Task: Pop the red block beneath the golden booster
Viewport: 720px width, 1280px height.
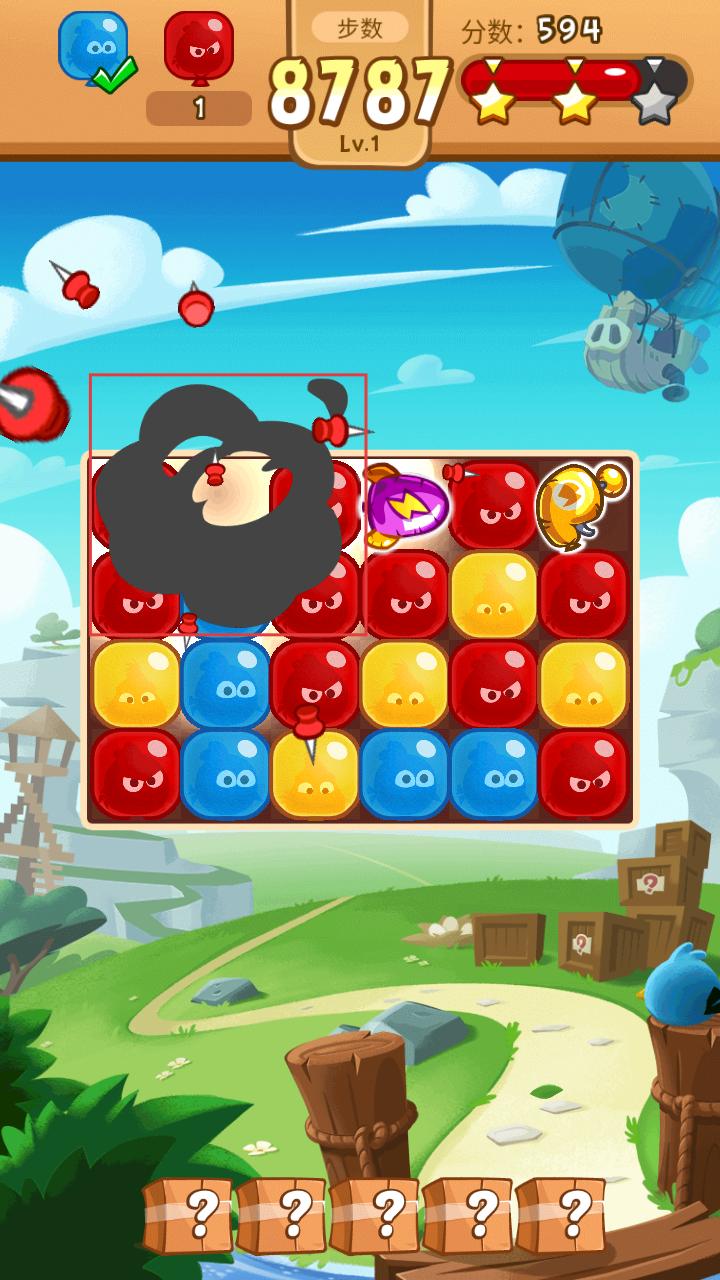Action: 583,595
